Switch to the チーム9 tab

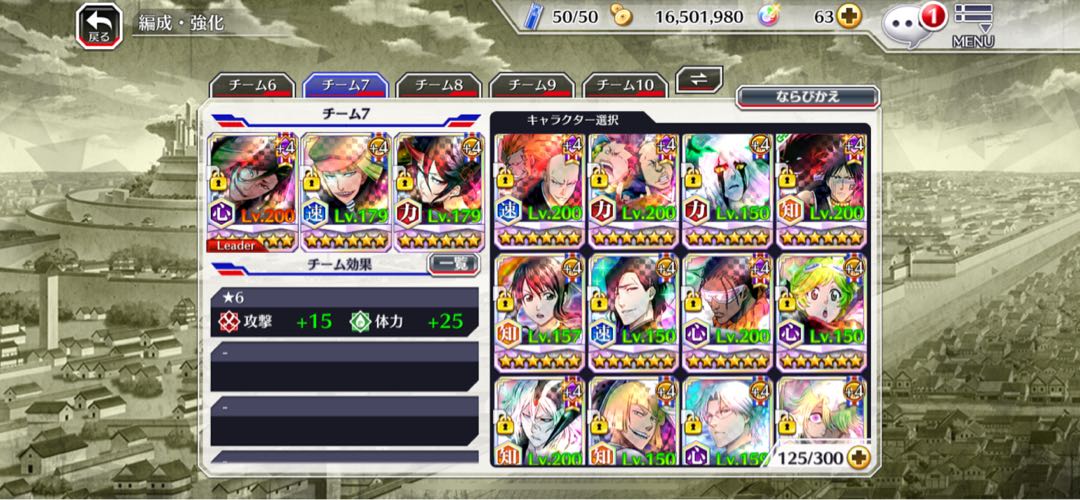(531, 86)
